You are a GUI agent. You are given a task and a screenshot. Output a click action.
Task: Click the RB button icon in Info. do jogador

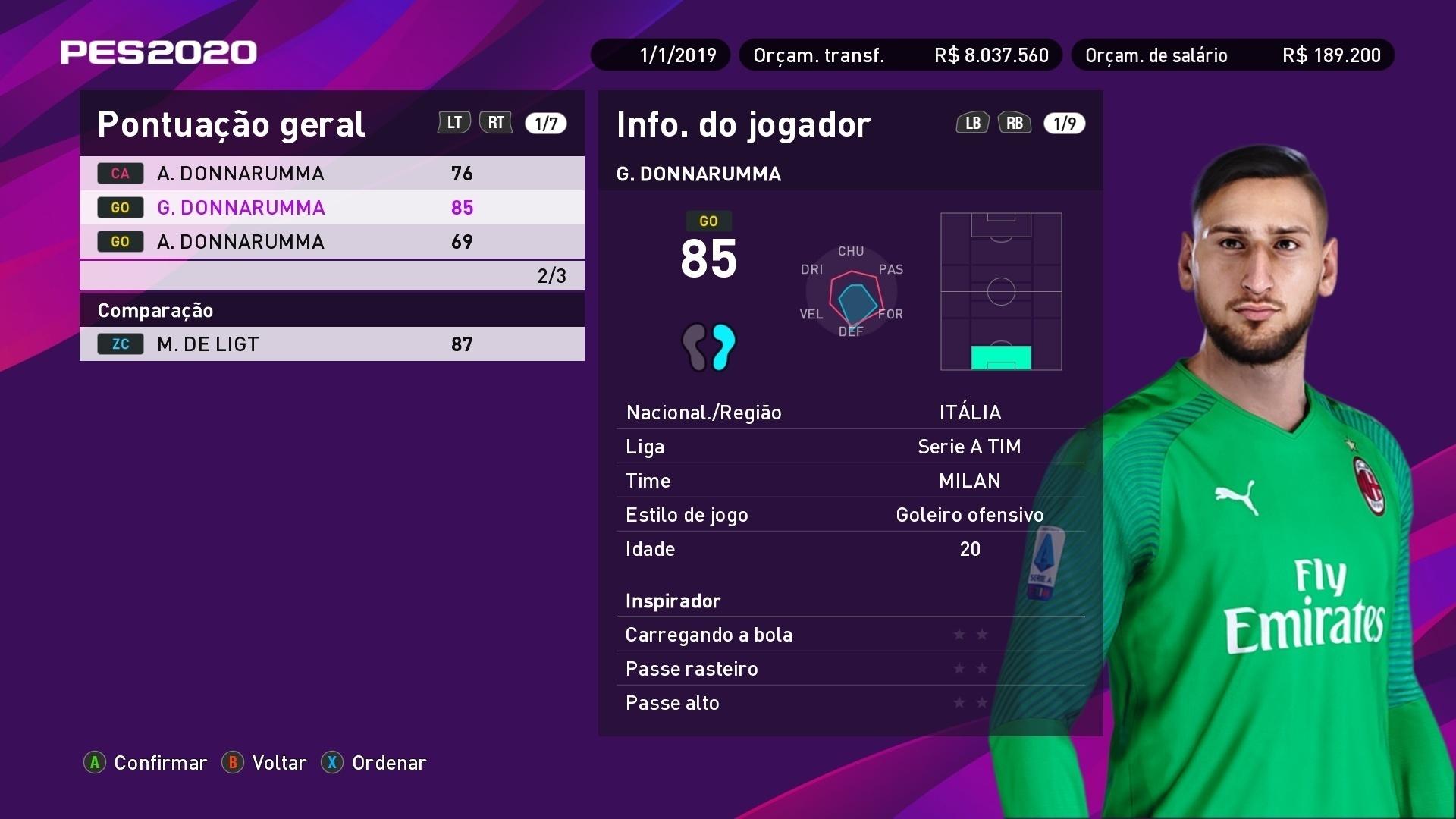[1015, 122]
